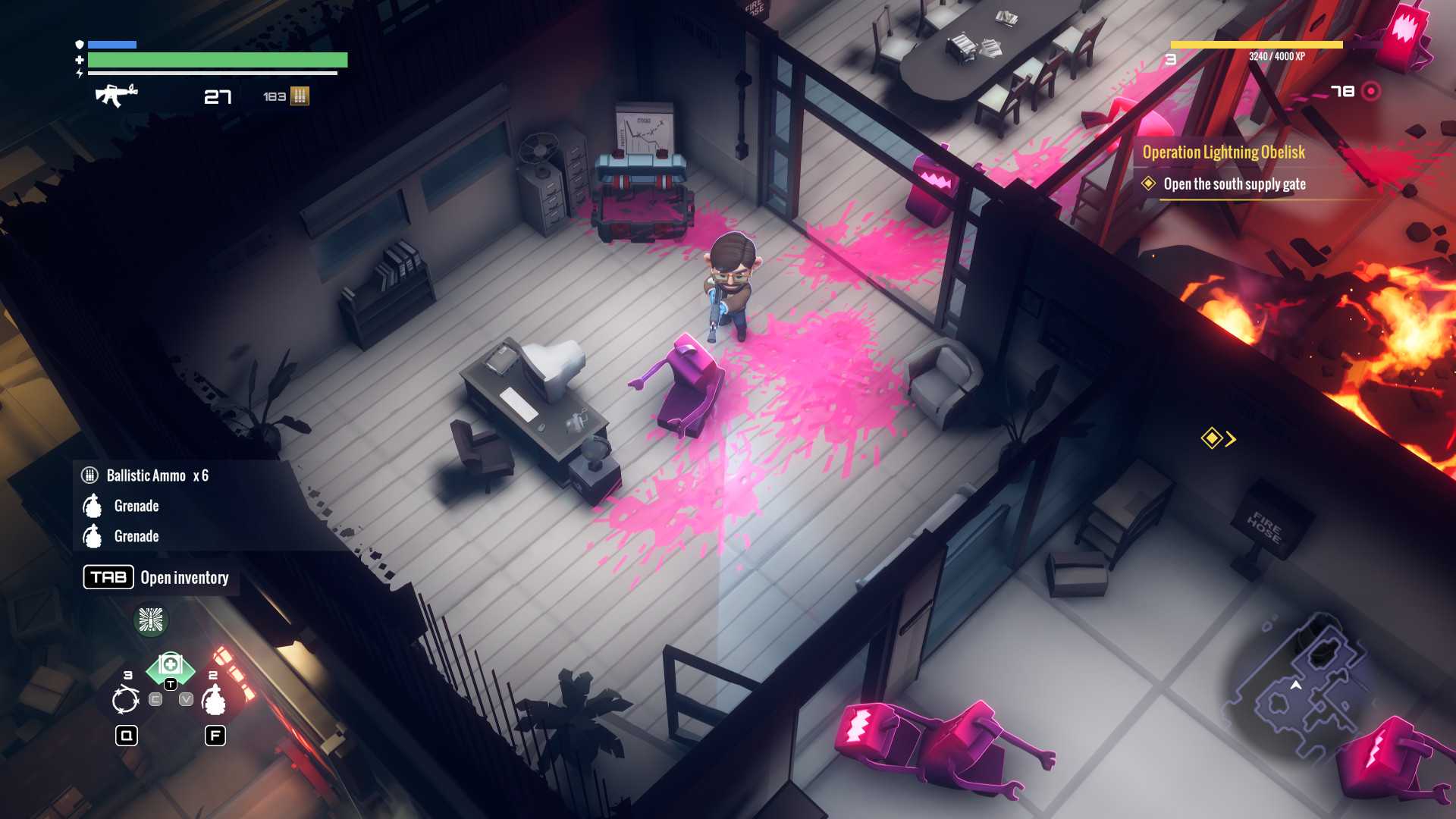Click the lightning icon below the health bar

point(80,73)
